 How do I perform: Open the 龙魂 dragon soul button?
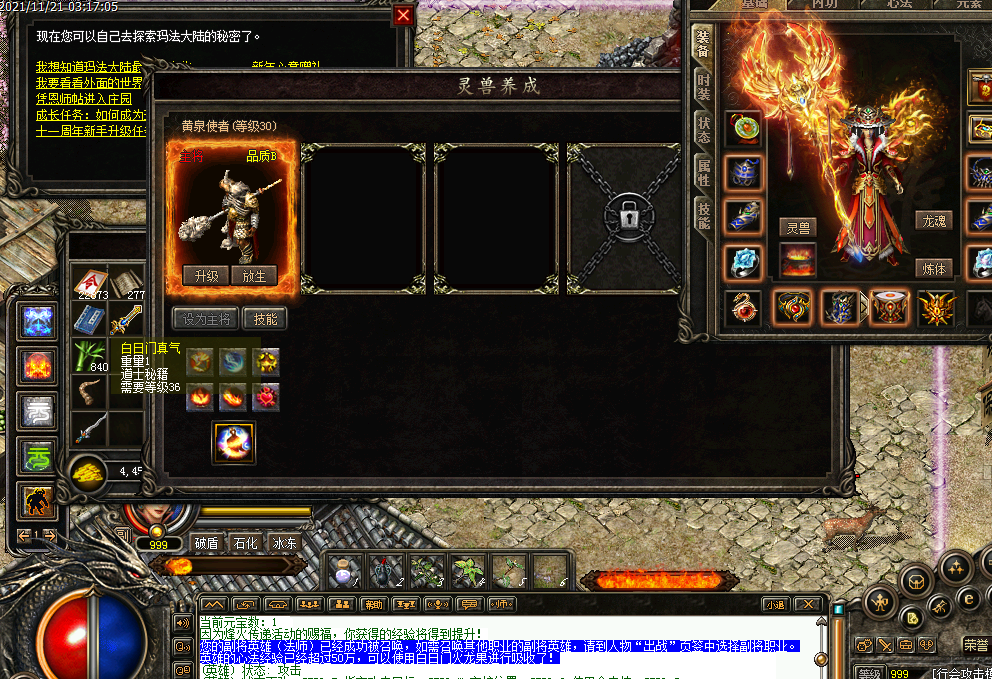click(x=933, y=220)
